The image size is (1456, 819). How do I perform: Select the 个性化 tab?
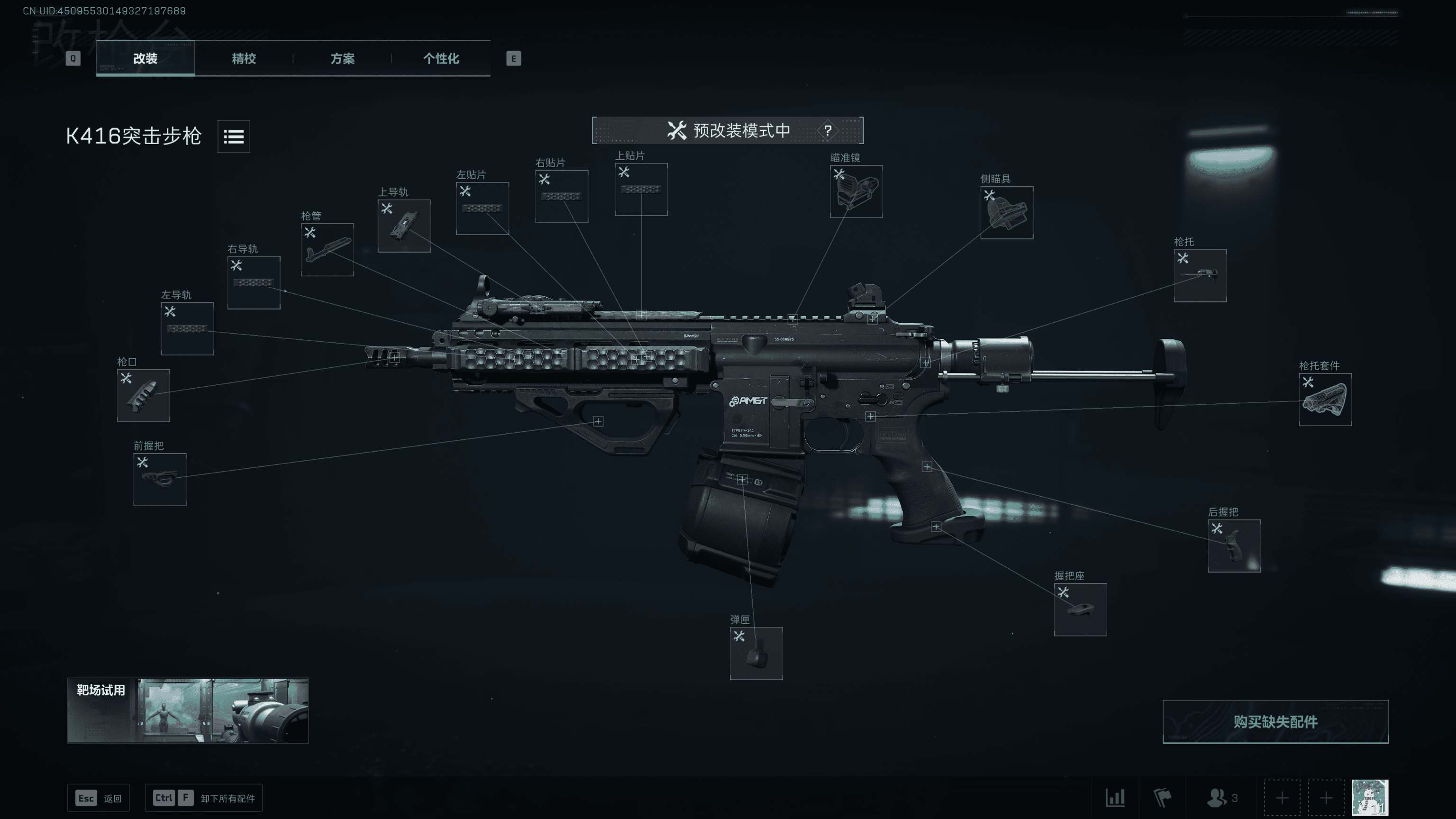tap(441, 58)
